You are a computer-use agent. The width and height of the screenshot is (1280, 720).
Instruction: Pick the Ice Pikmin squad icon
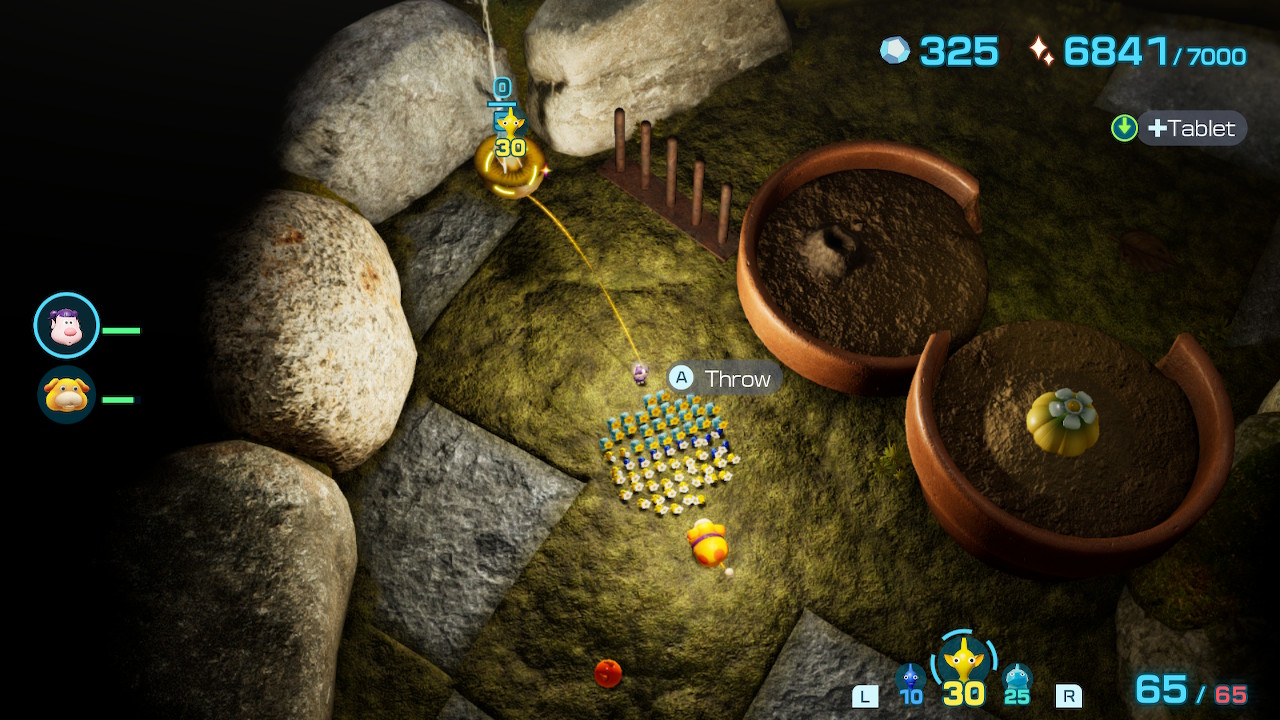click(1017, 681)
